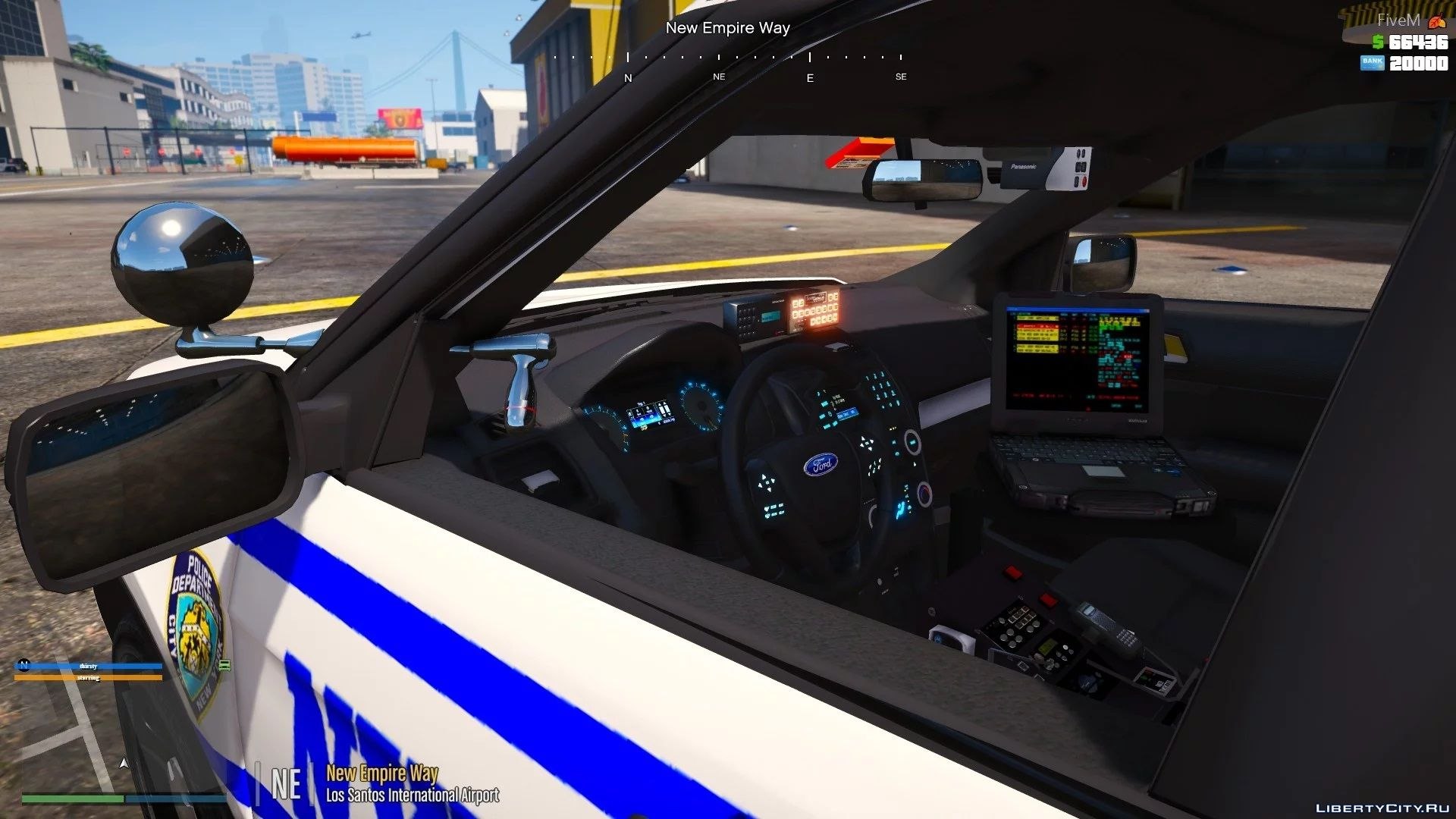Screen dimensions: 1456x819
Task: Open the LibertyCity.ru watermark link
Action: (x=1380, y=808)
